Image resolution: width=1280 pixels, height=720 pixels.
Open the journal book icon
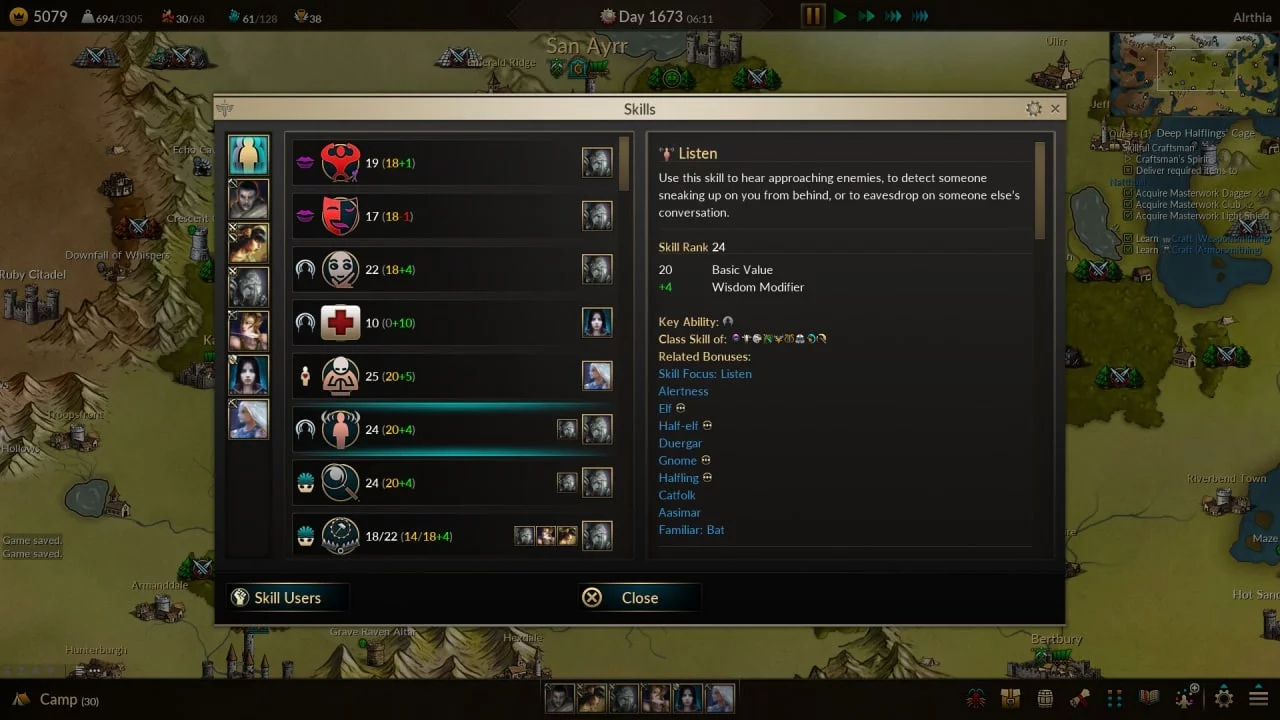click(1150, 698)
